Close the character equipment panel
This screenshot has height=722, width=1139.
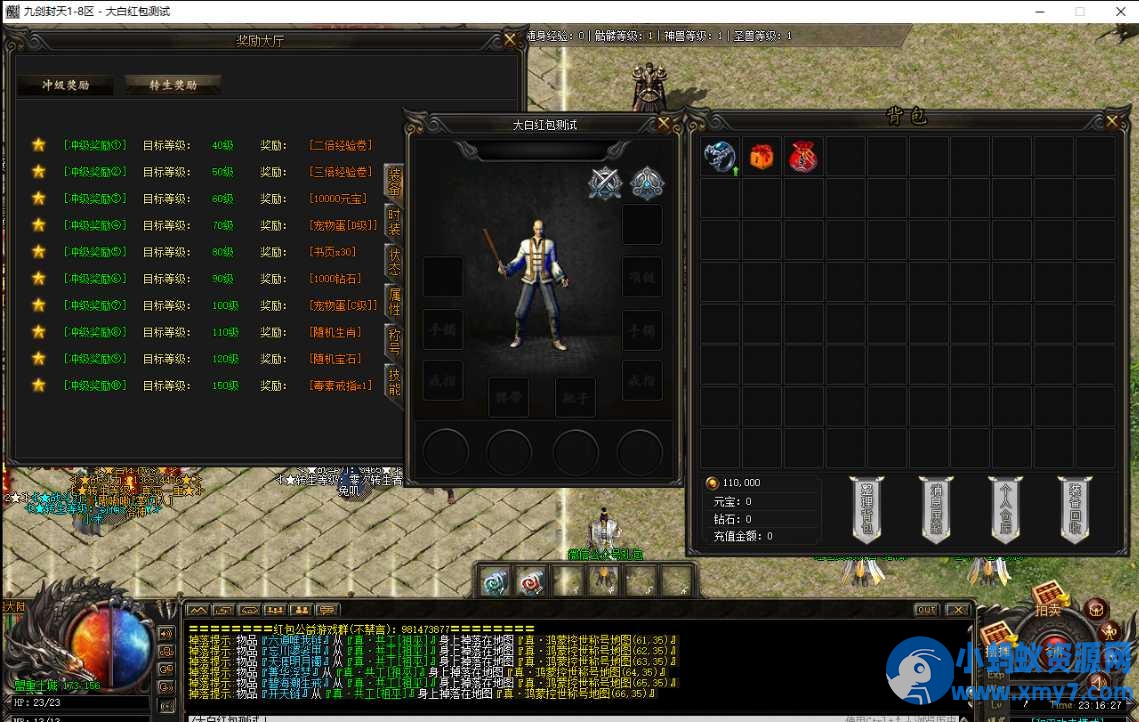click(663, 124)
